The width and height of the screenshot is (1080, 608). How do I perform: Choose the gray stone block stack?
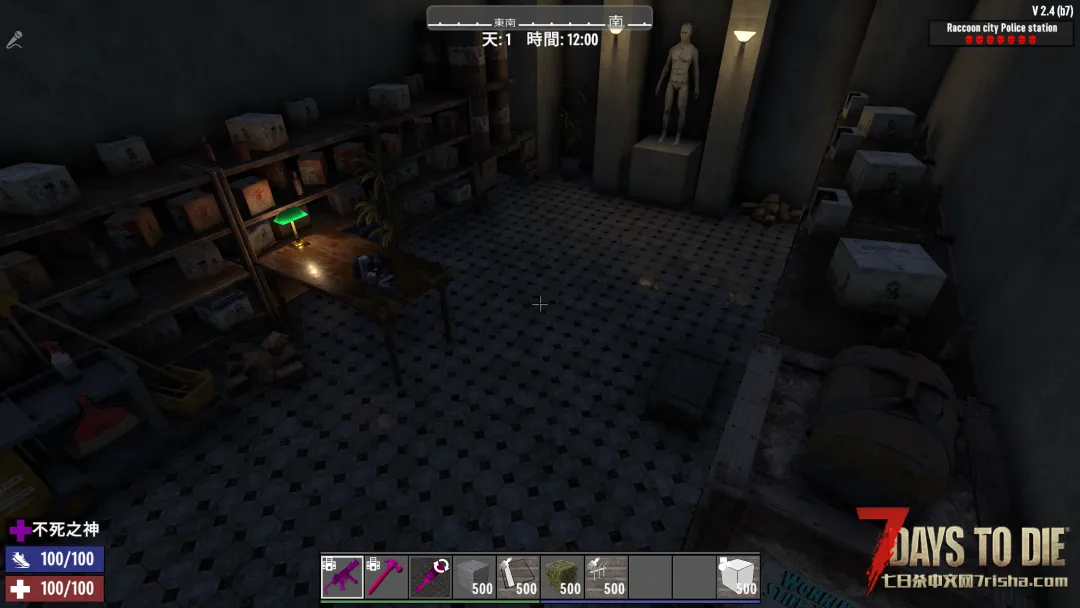pyautogui.click(x=474, y=577)
